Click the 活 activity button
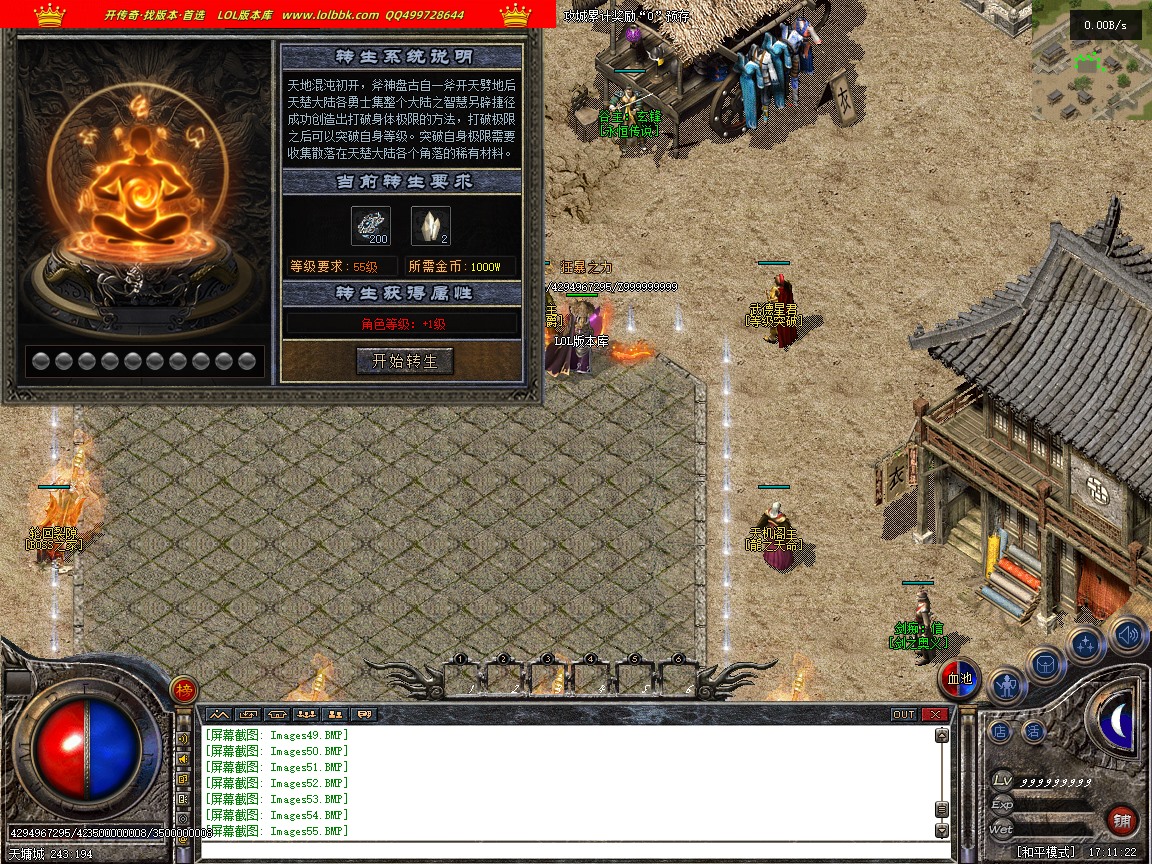 [1033, 732]
